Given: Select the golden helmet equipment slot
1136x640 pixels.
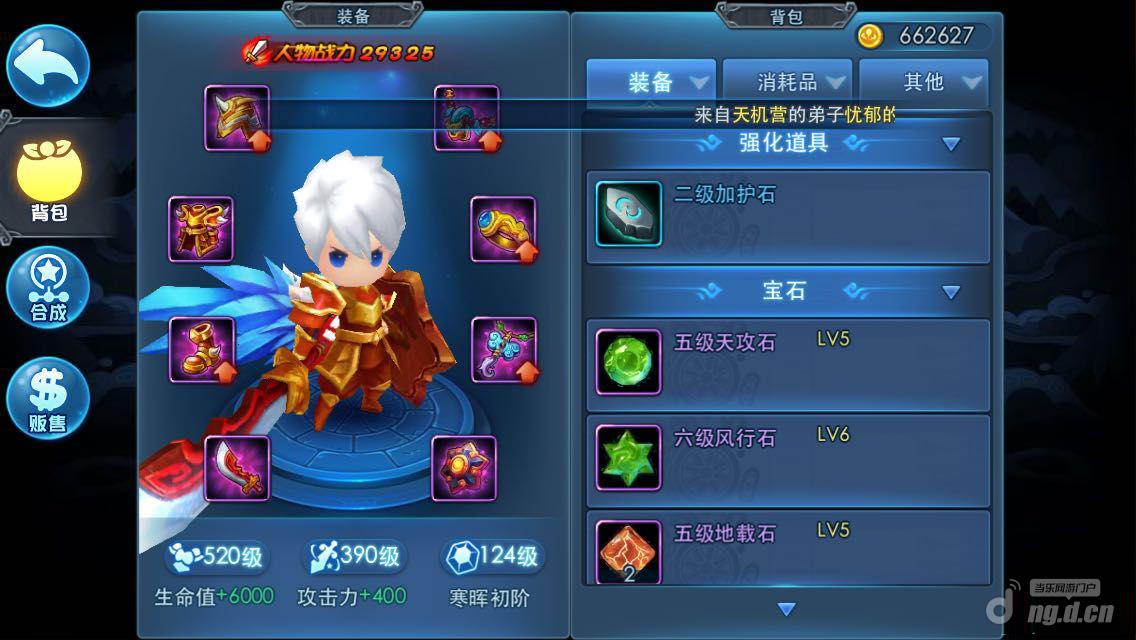Looking at the screenshot, I should [237, 118].
